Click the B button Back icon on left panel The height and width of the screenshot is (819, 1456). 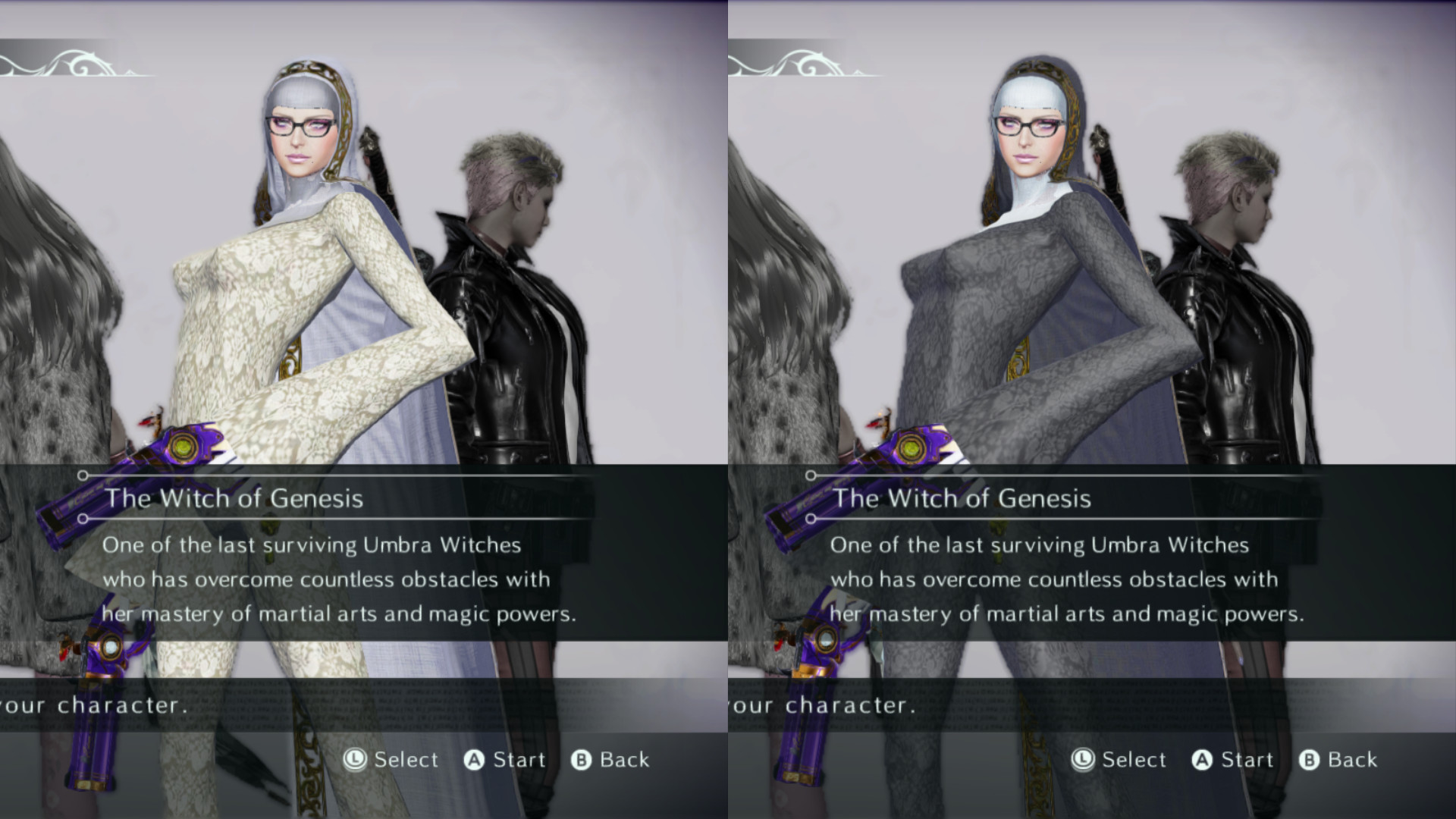pos(581,760)
